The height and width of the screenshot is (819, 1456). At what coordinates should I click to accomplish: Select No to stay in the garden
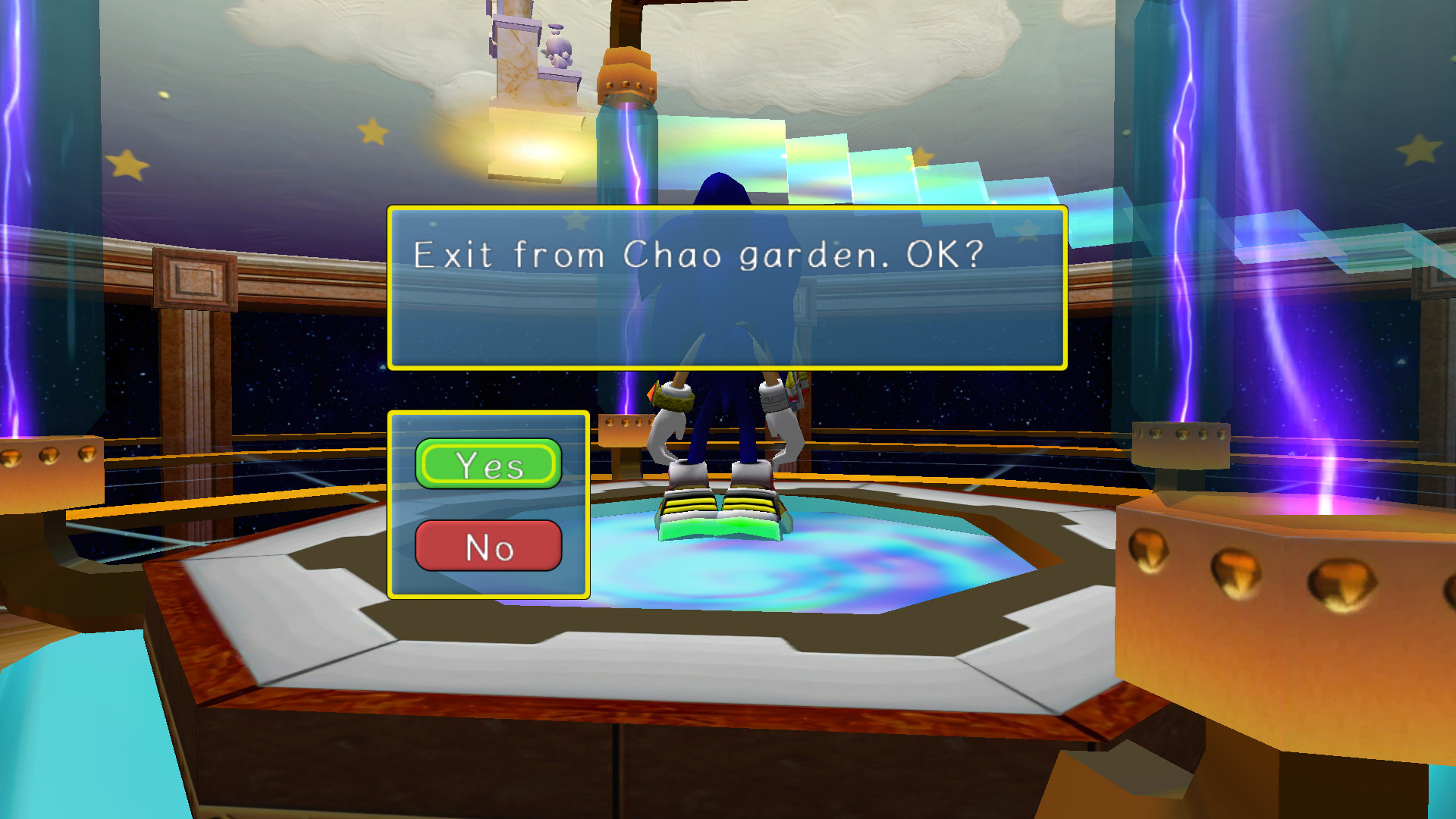tap(489, 545)
